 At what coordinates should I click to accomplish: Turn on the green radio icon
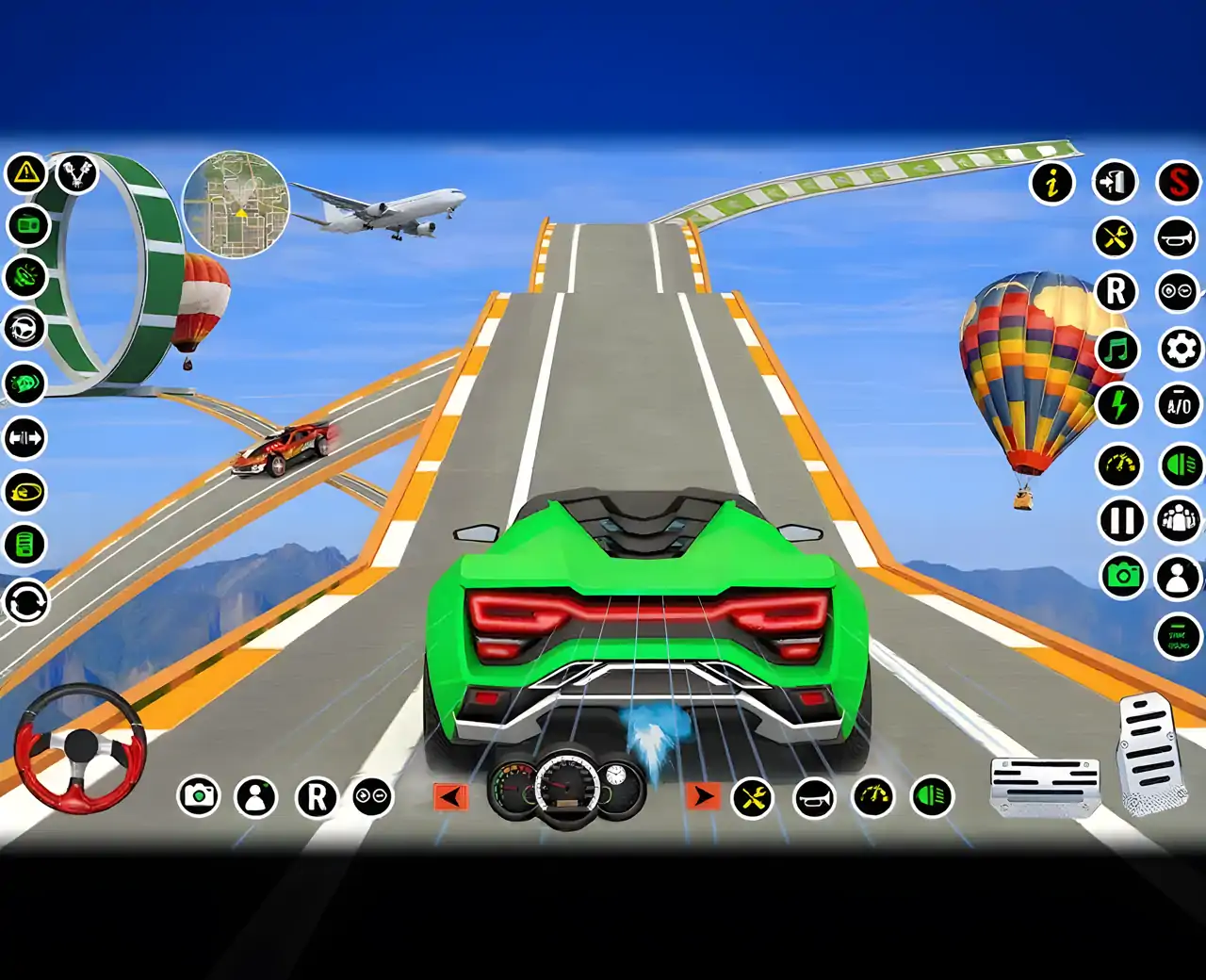(26, 225)
